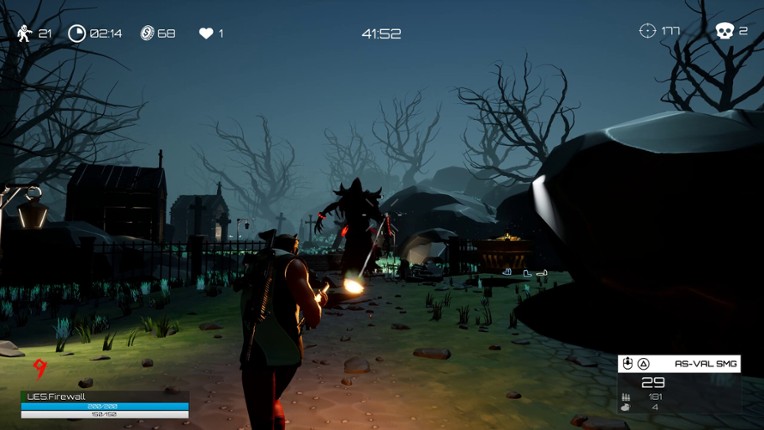
Task: Click the crosshair icon in the HUD
Action: (648, 31)
